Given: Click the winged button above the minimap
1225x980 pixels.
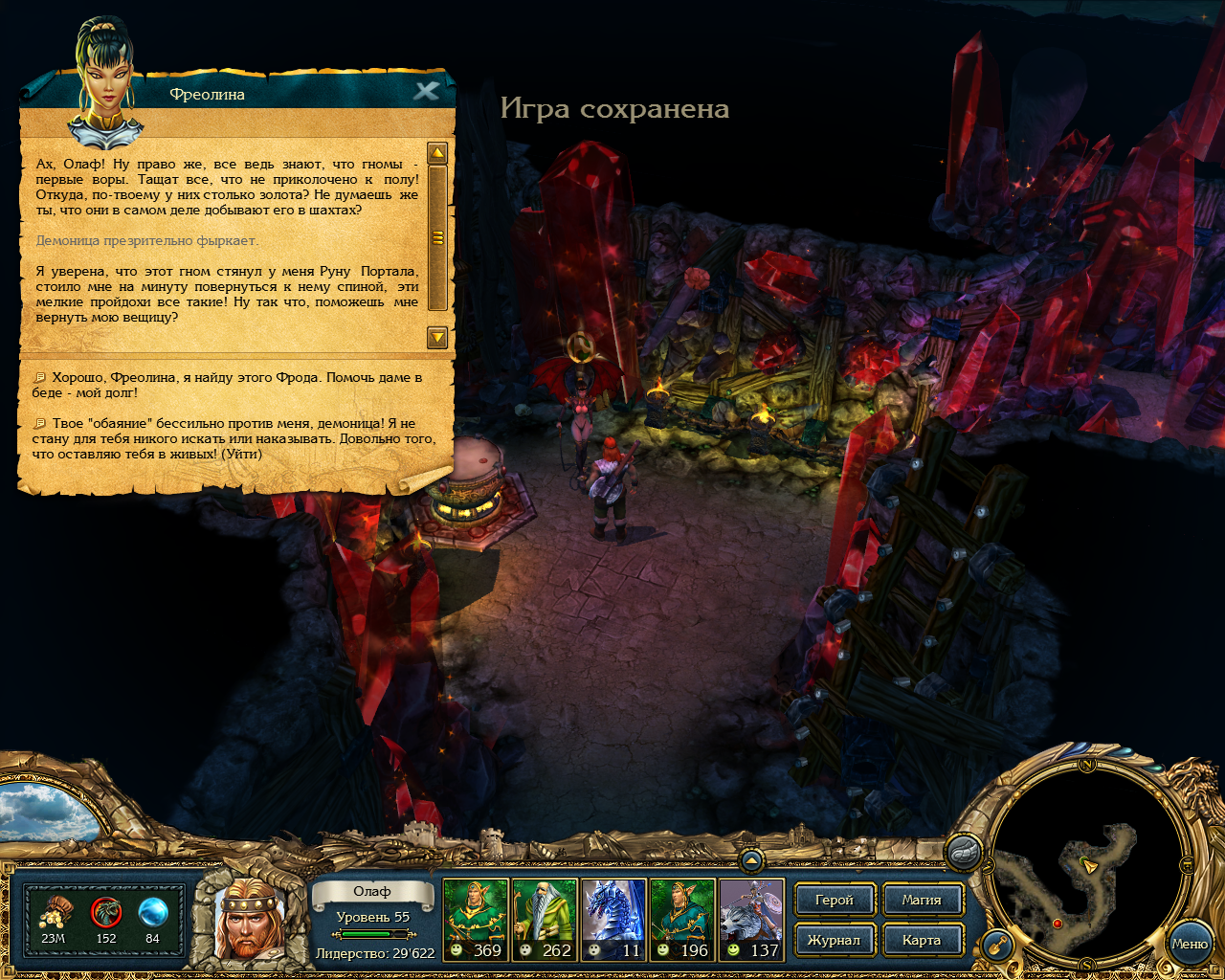Looking at the screenshot, I should [x=964, y=851].
